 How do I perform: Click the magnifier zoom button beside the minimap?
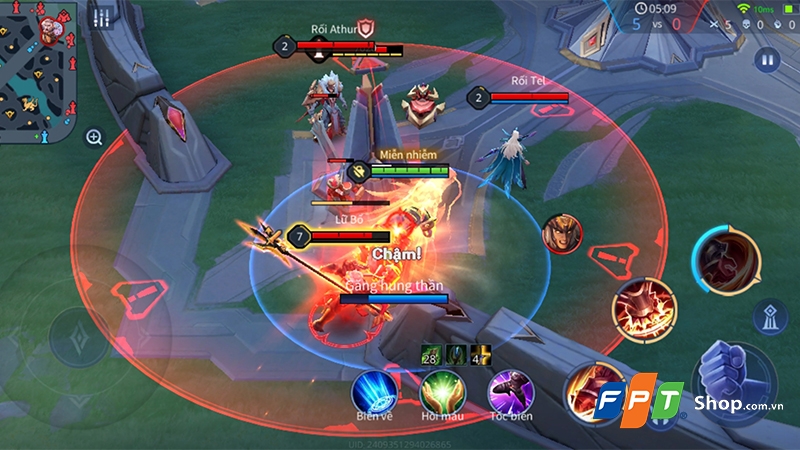click(94, 138)
